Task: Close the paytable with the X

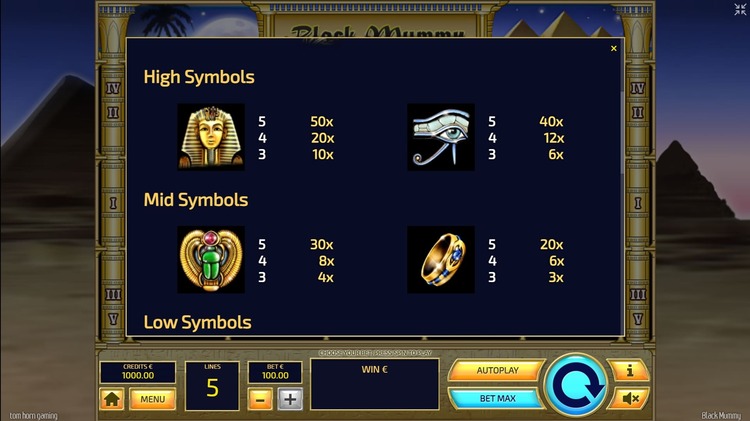Action: click(614, 49)
